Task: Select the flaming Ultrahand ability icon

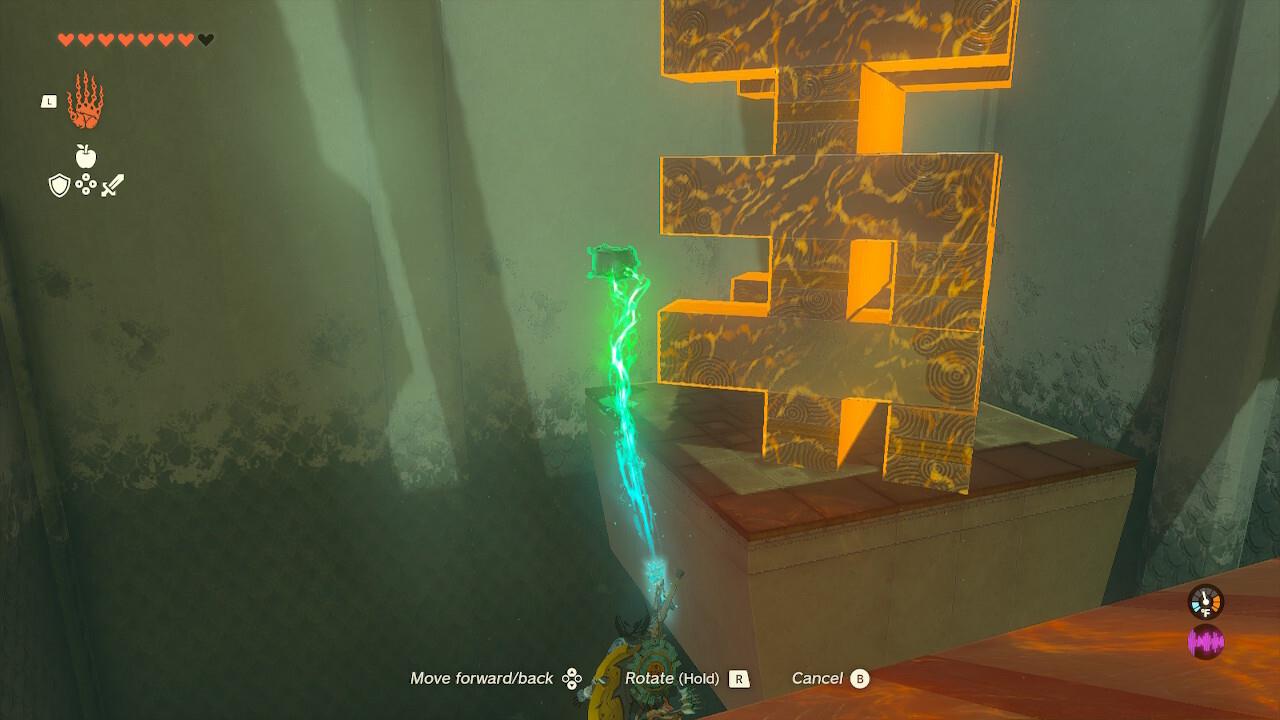Action: (x=86, y=103)
